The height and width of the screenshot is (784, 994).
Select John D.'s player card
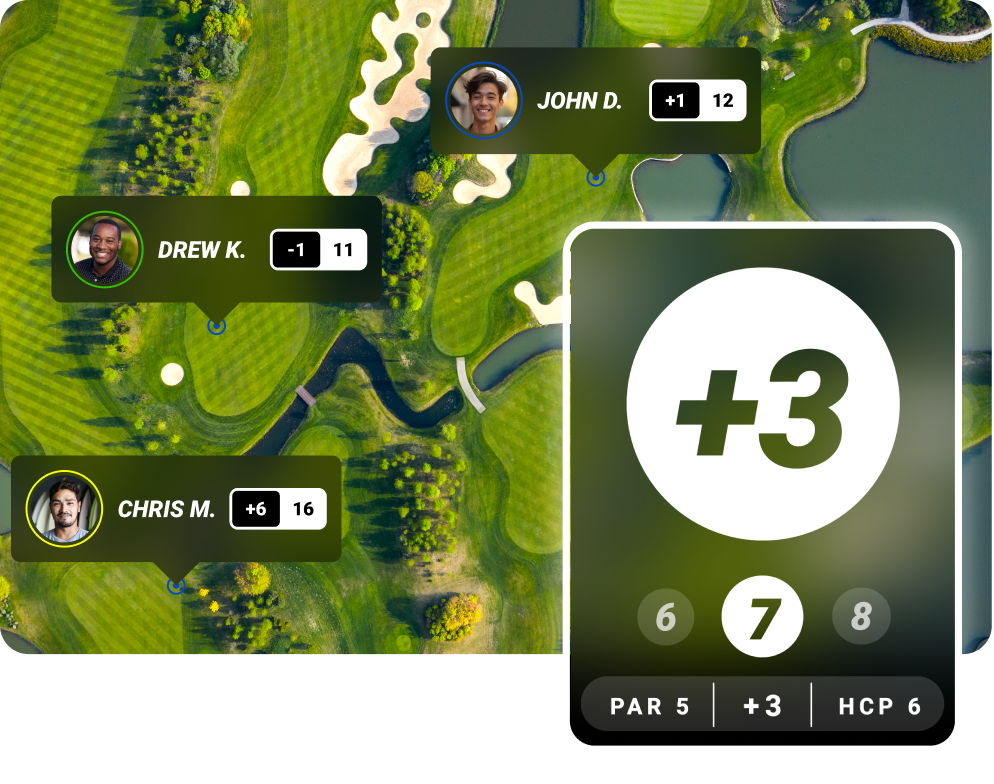[595, 101]
